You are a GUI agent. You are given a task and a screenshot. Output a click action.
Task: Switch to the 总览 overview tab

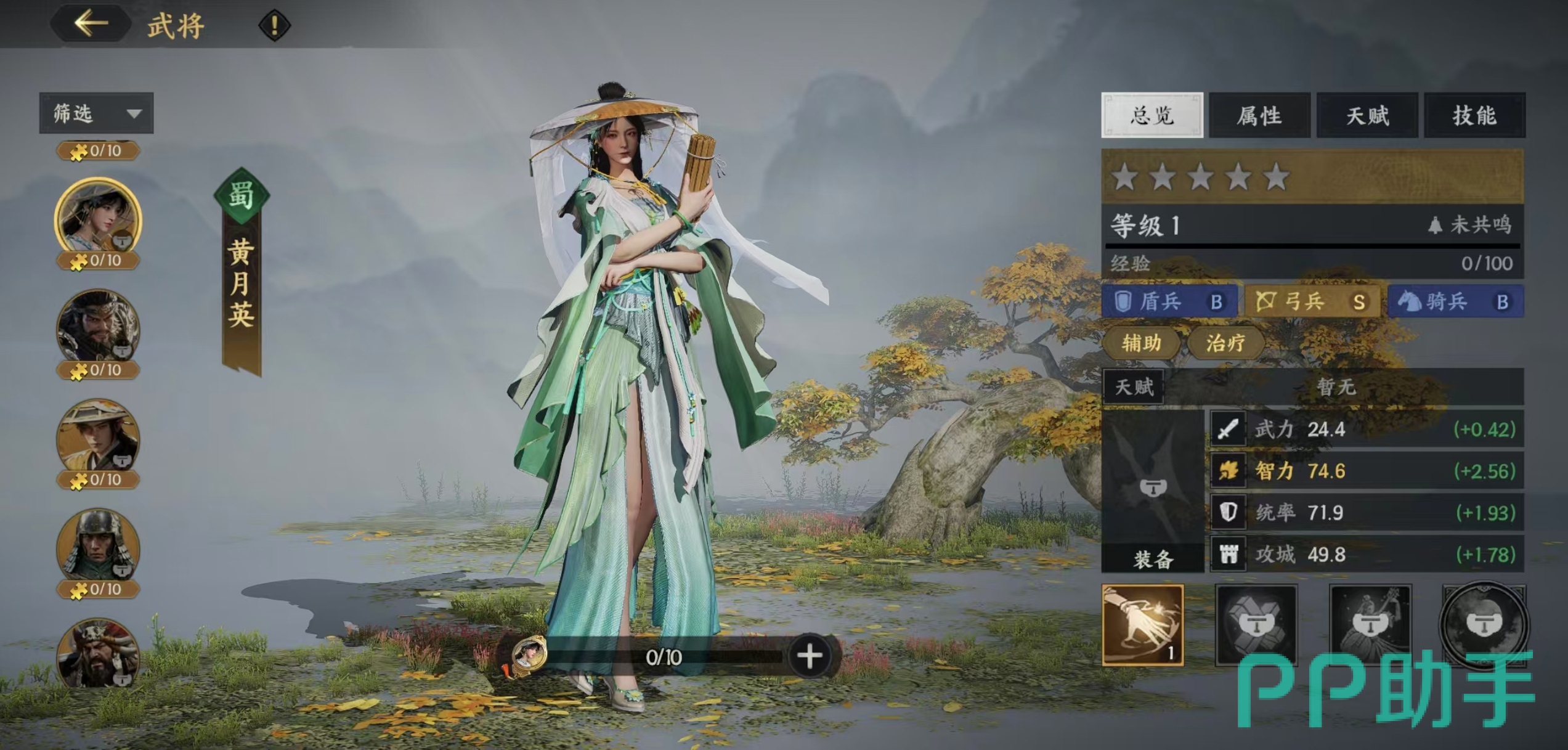coord(1152,115)
